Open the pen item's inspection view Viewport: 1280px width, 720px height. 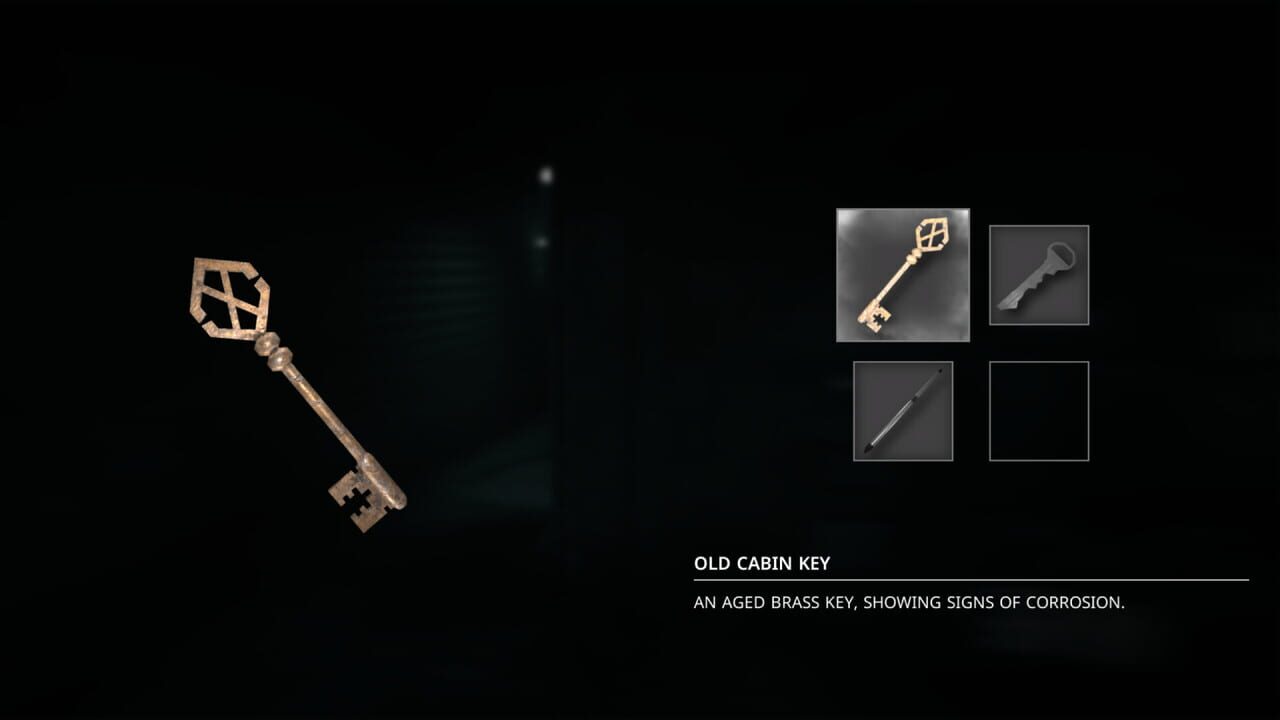coord(902,411)
